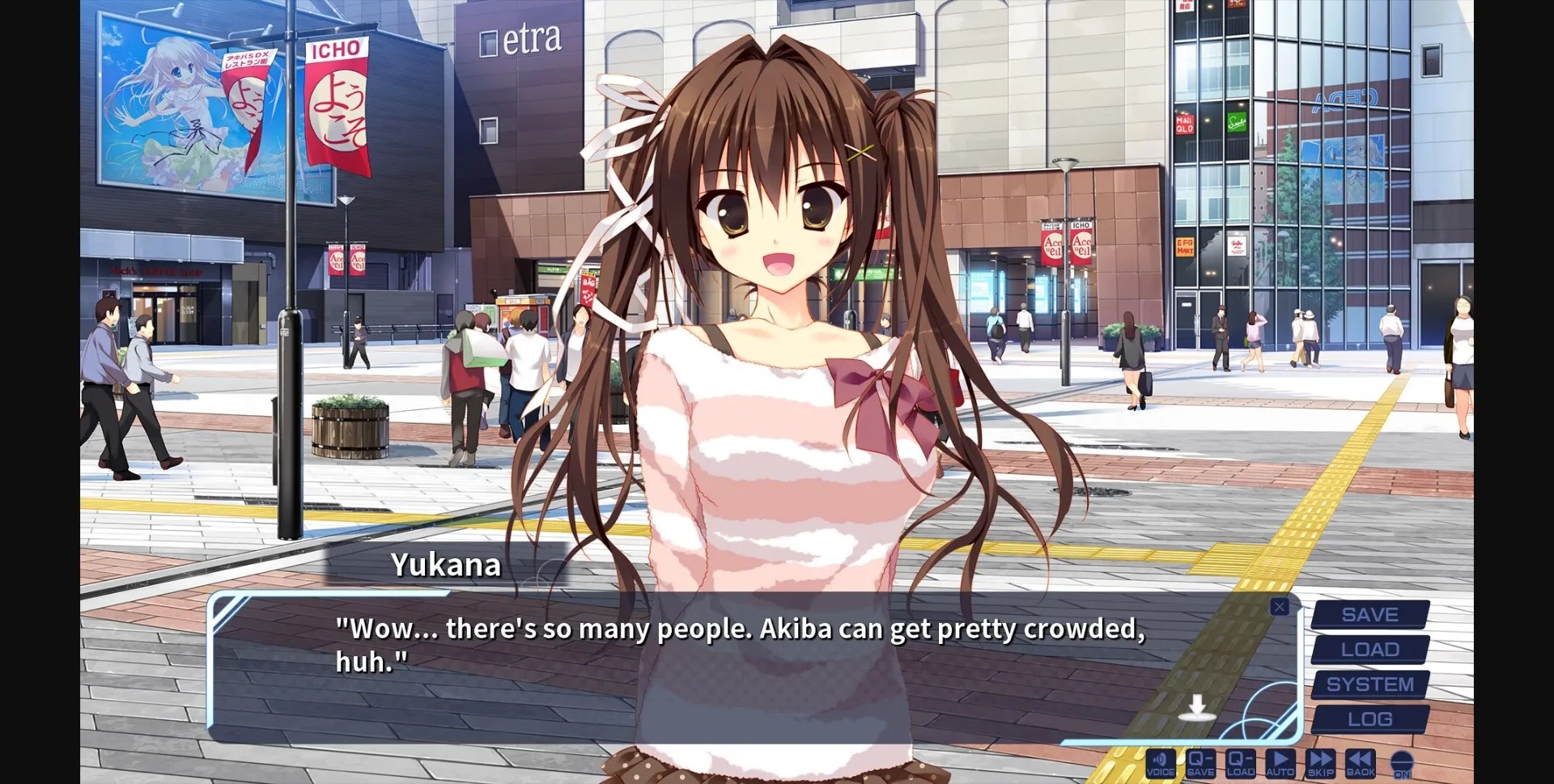Toggle auto-advance text mode

click(1280, 763)
